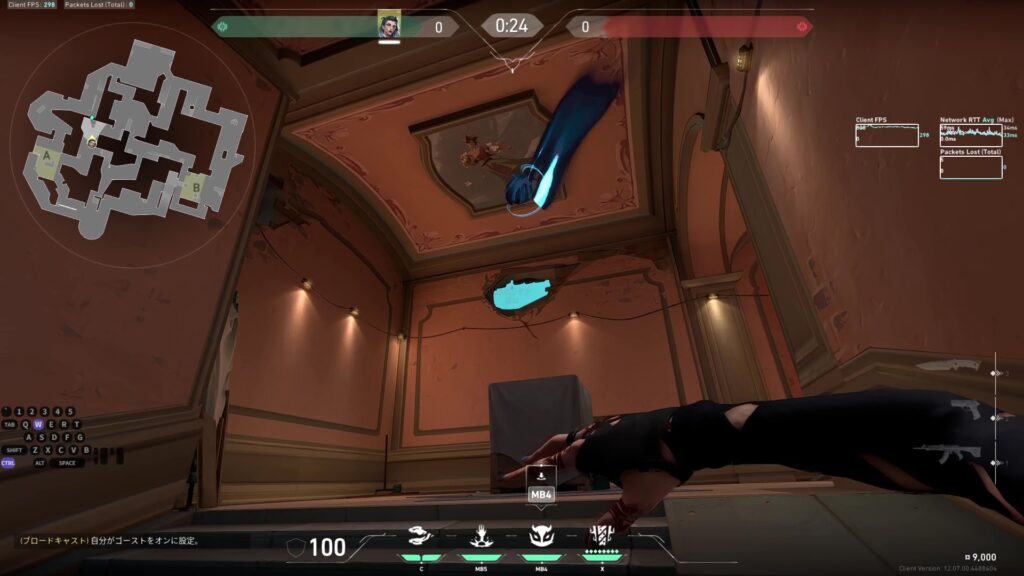The width and height of the screenshot is (1024, 576).
Task: Select the A site on the minimap
Action: click(x=46, y=162)
